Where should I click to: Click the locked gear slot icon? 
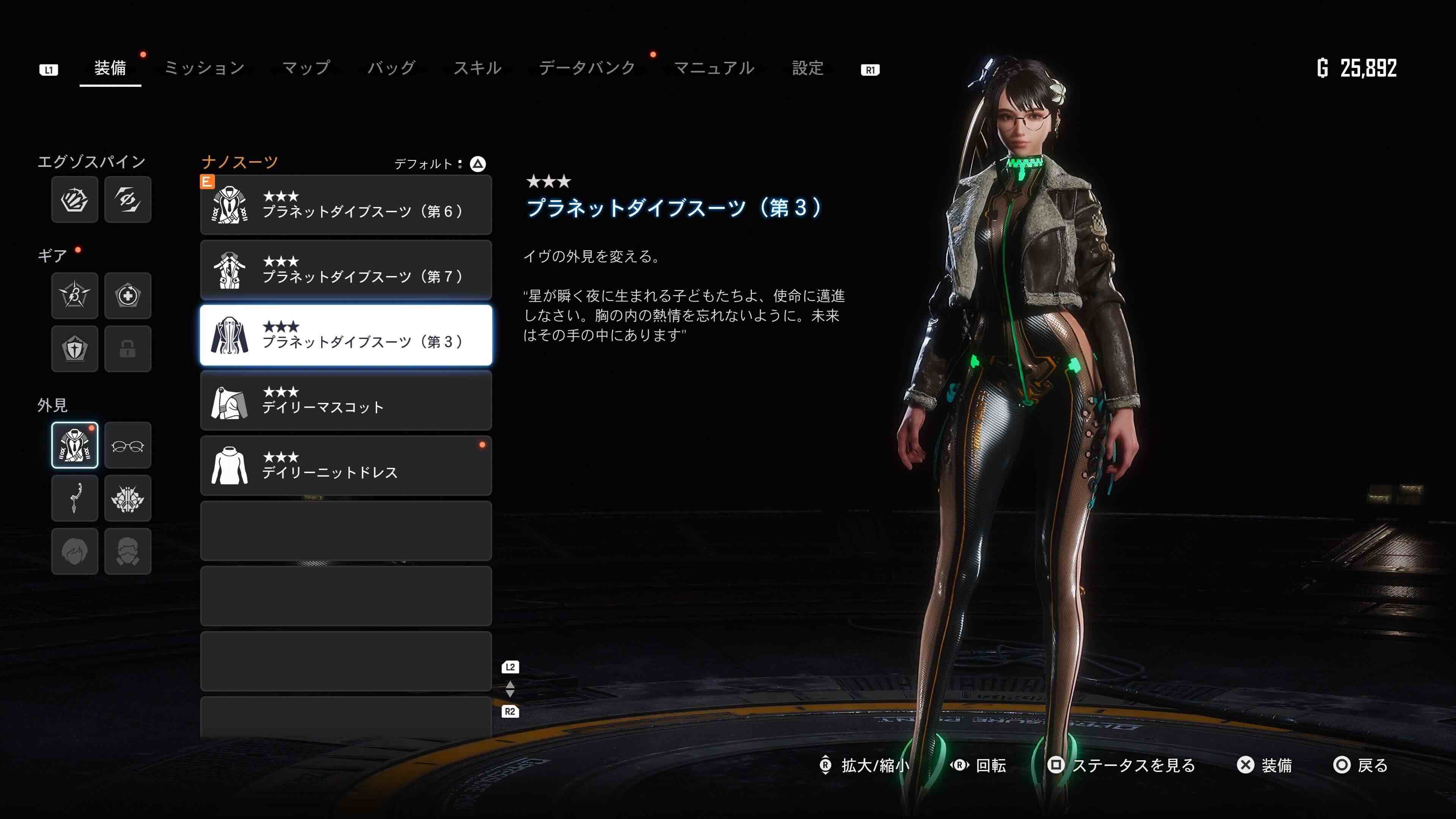[x=128, y=349]
